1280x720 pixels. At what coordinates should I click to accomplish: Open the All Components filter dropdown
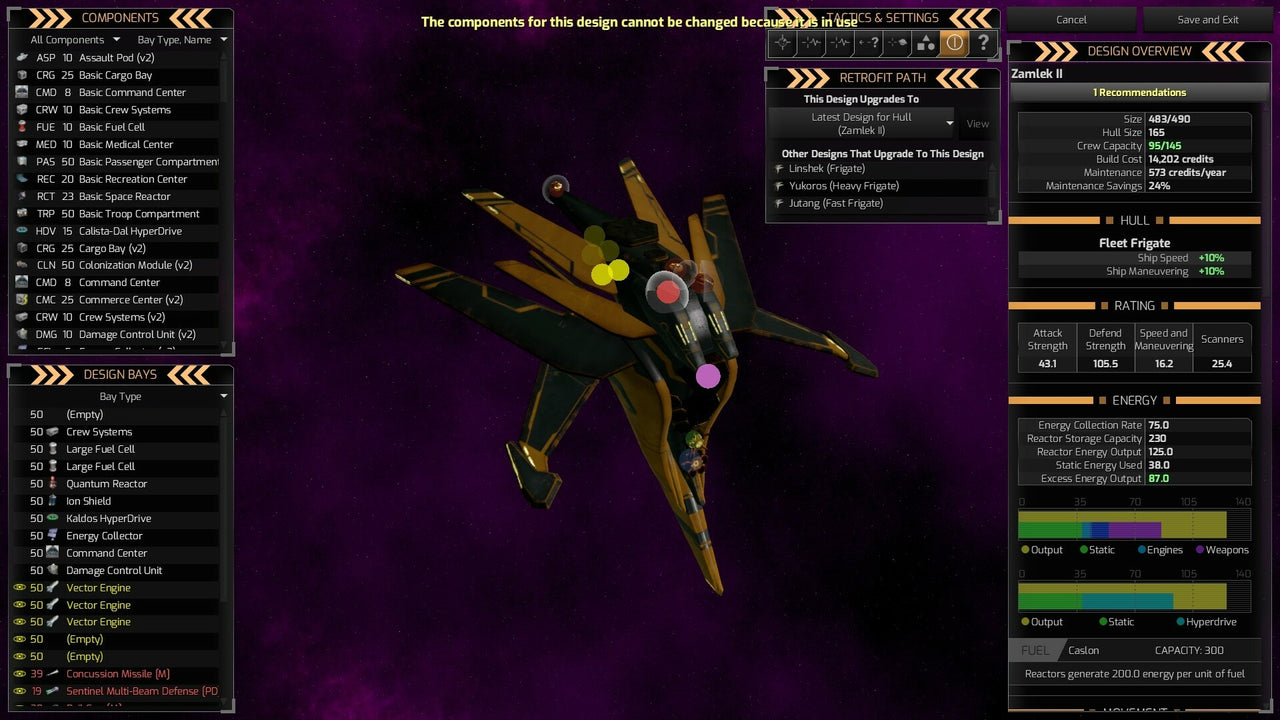[x=66, y=39]
